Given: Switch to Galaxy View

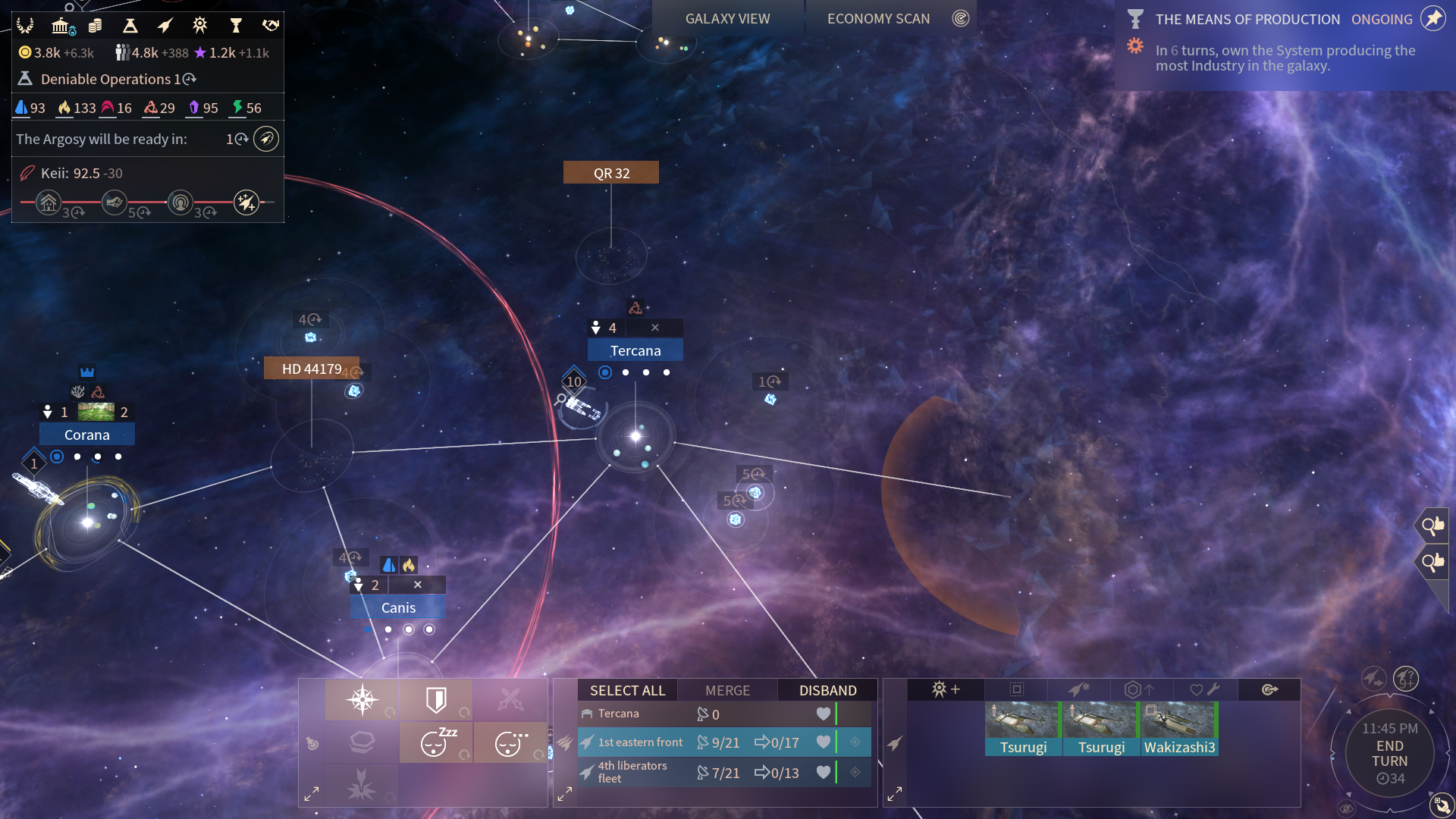Looking at the screenshot, I should pos(727,19).
